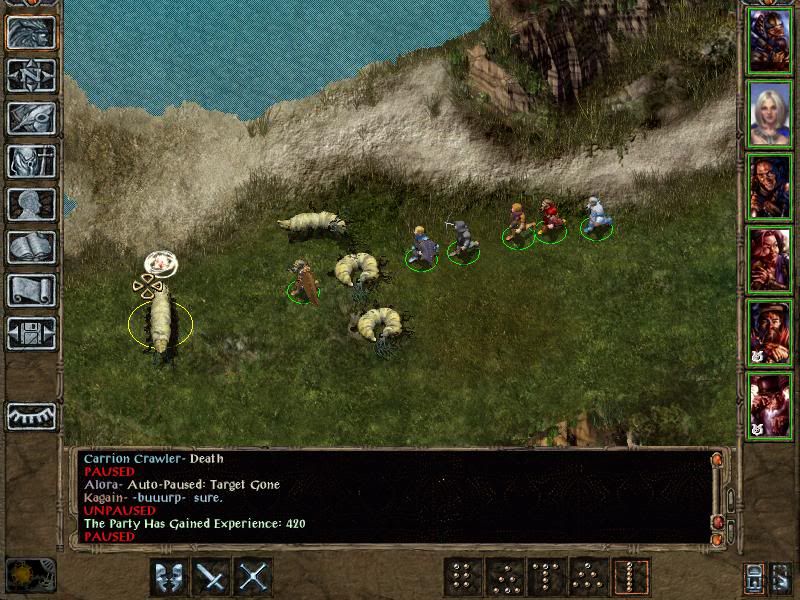This screenshot has width=800, height=600.
Task: Click the dialogue log scrollbar gem
Action: click(x=717, y=522)
